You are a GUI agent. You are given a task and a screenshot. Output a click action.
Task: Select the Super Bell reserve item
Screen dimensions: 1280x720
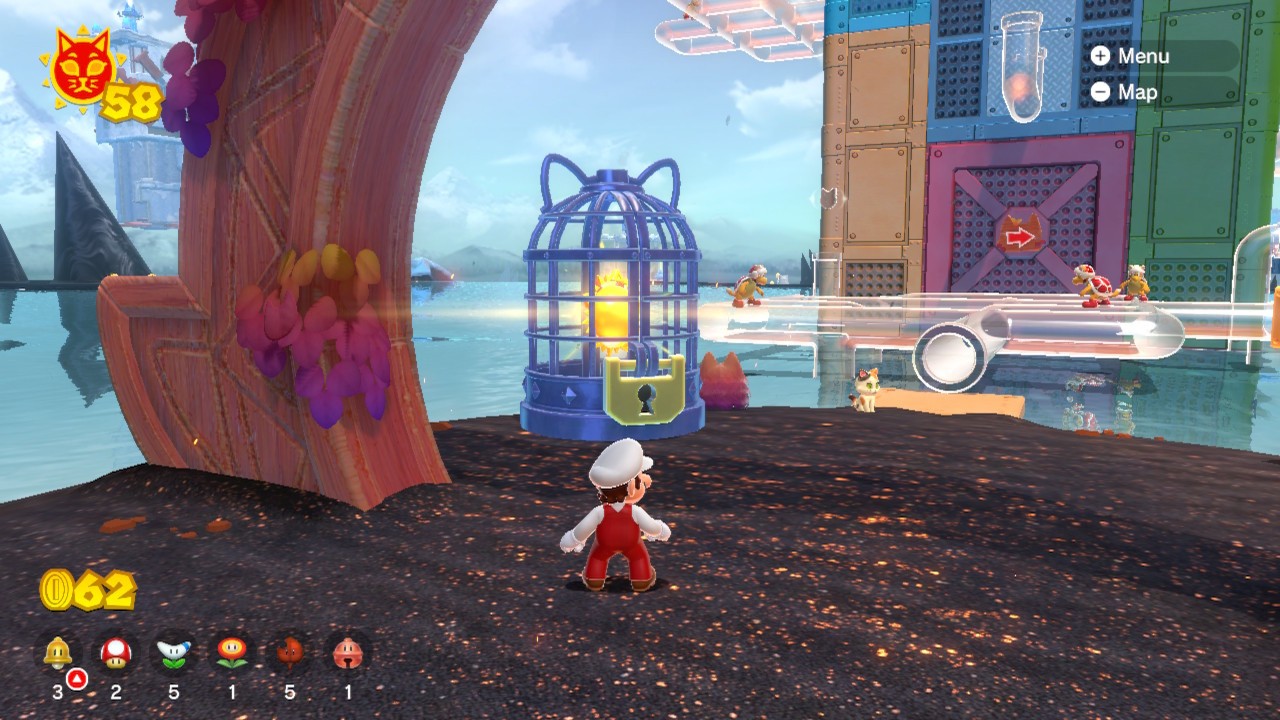pyautogui.click(x=58, y=653)
